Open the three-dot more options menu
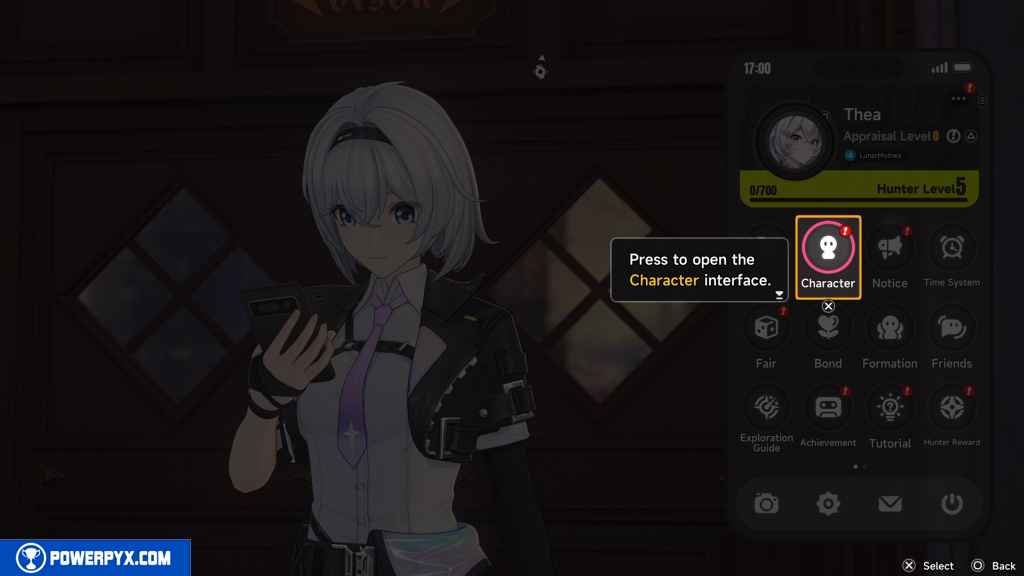Image resolution: width=1024 pixels, height=576 pixels. pos(959,99)
